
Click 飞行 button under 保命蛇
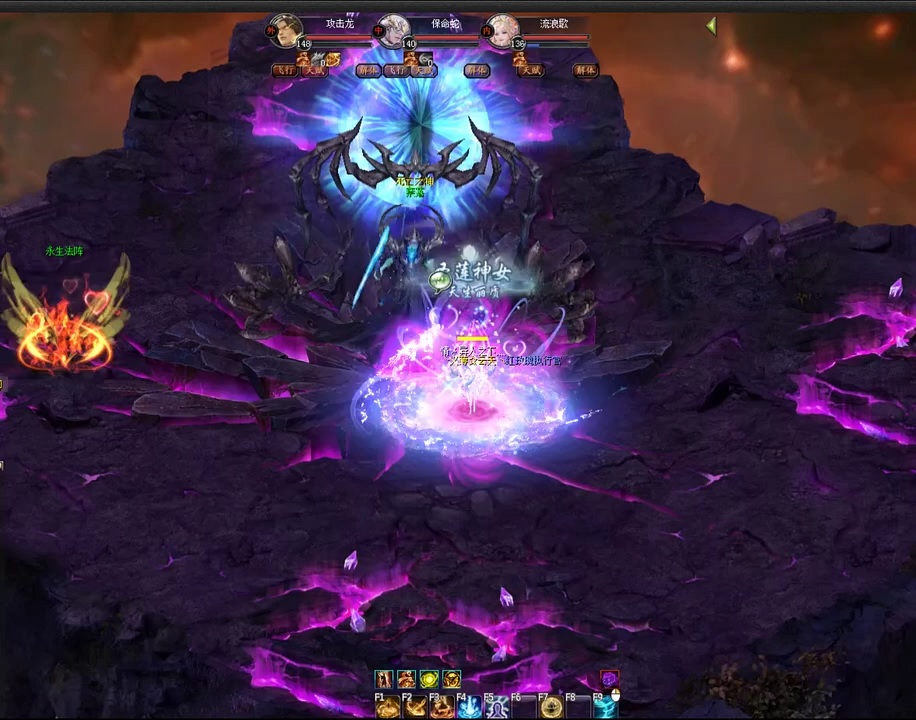tap(395, 71)
